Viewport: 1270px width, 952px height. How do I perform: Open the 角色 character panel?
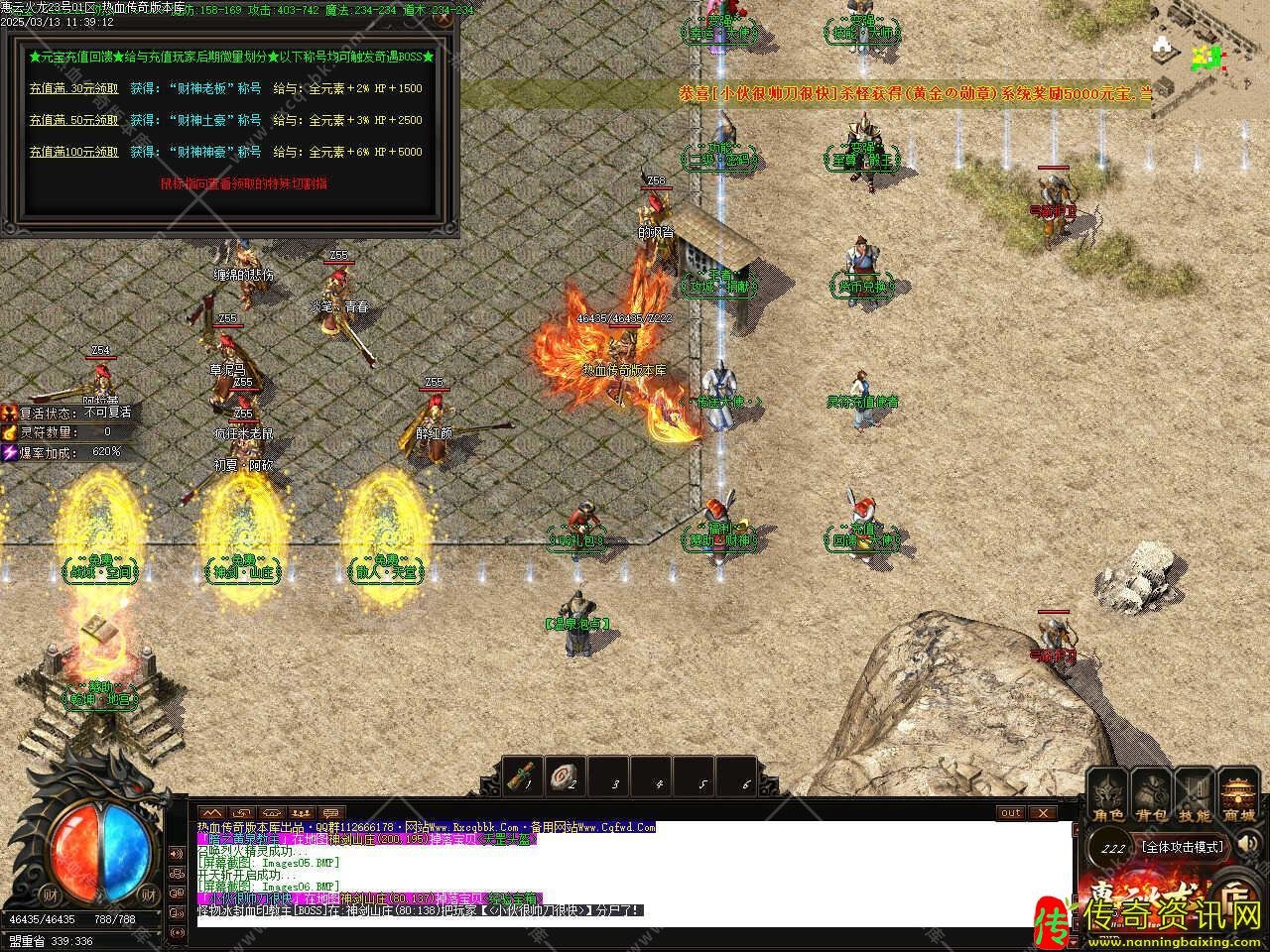(x=1108, y=796)
